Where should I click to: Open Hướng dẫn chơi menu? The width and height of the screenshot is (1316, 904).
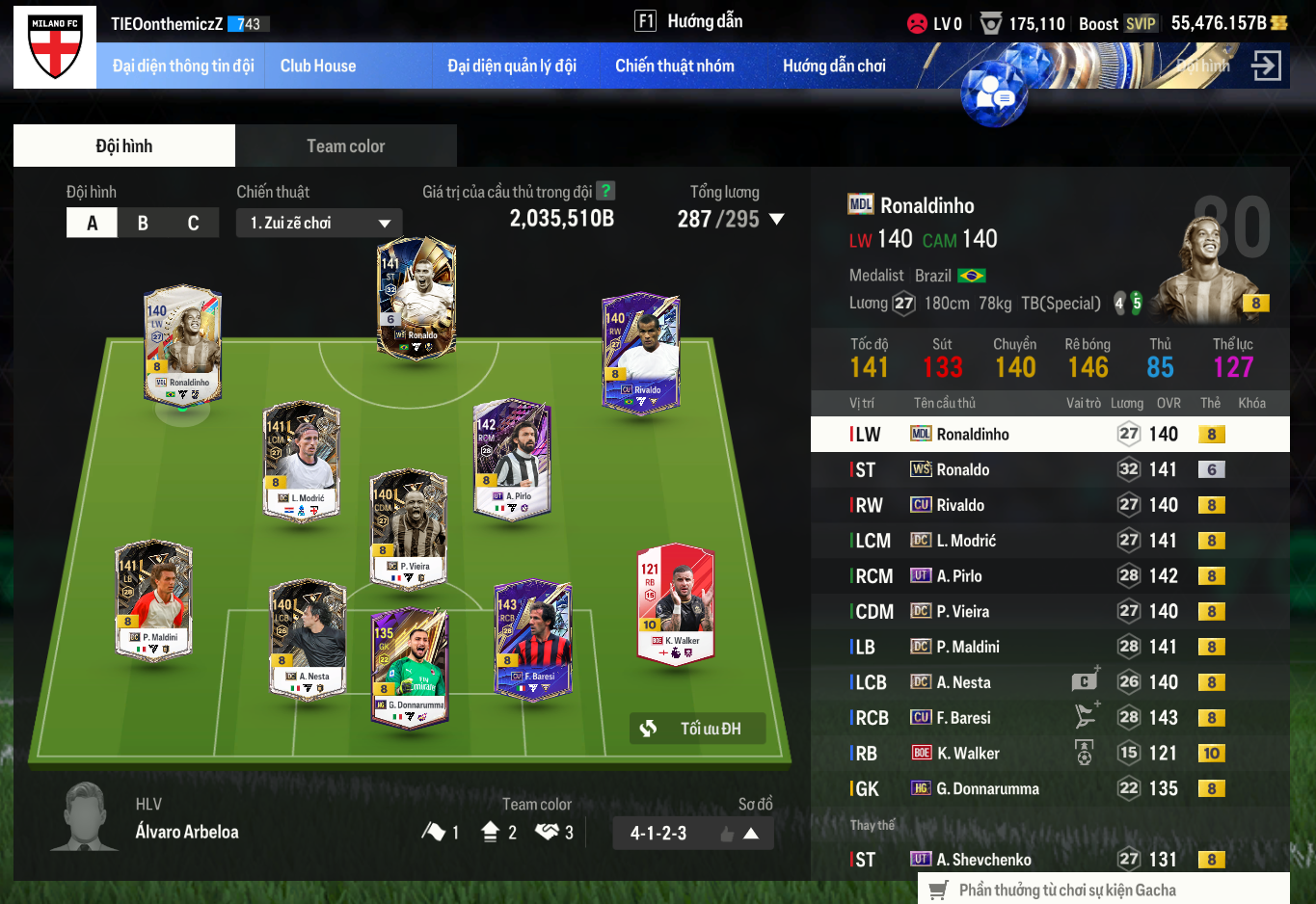pyautogui.click(x=834, y=66)
